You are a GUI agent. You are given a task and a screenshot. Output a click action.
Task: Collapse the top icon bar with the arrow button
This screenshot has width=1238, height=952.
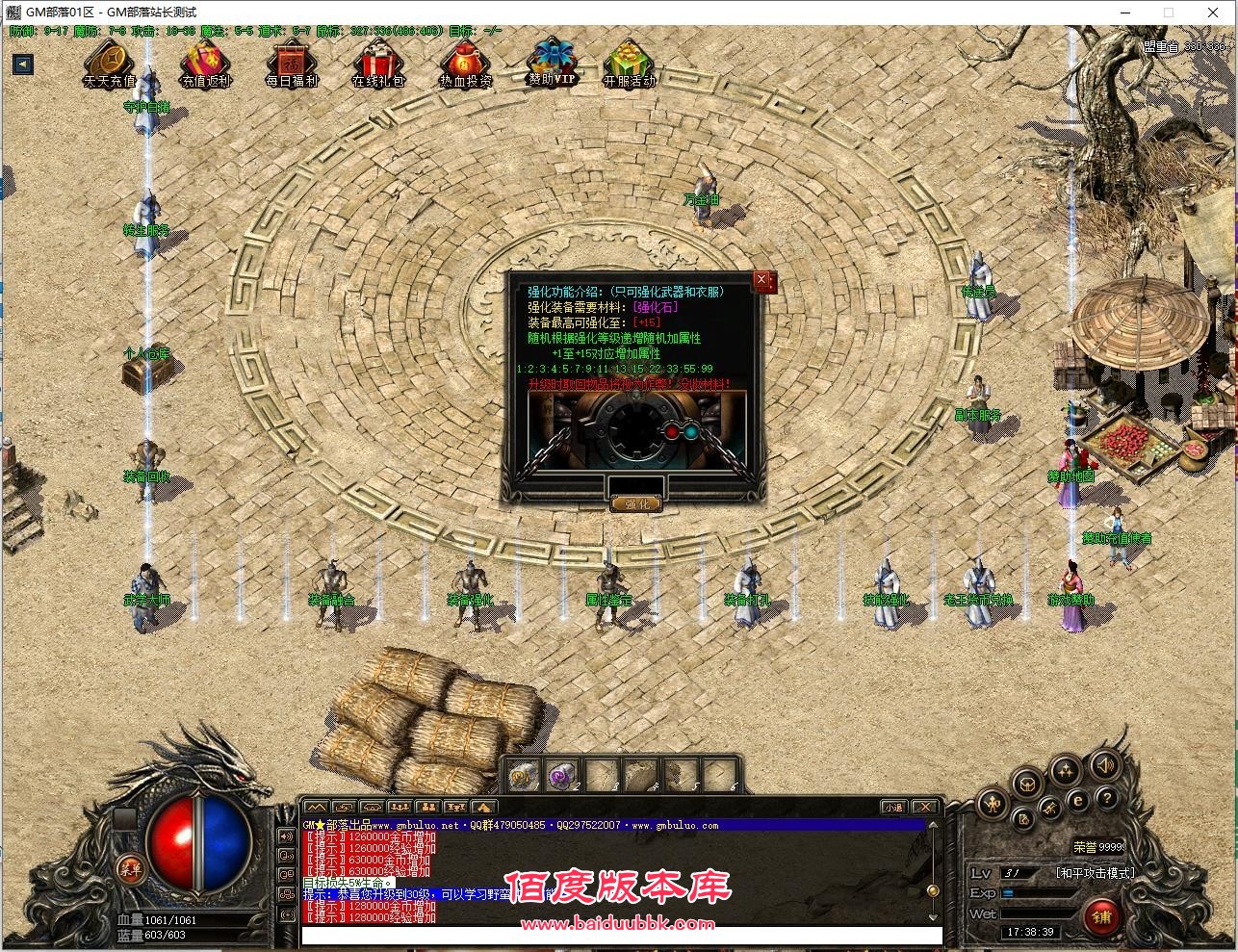click(23, 64)
